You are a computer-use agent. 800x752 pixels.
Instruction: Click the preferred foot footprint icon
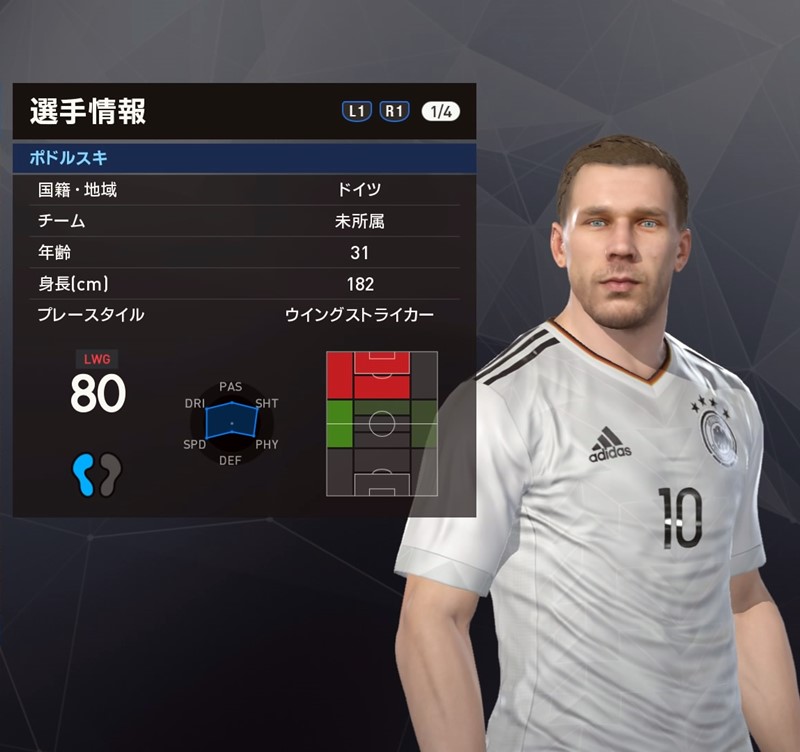[97, 473]
